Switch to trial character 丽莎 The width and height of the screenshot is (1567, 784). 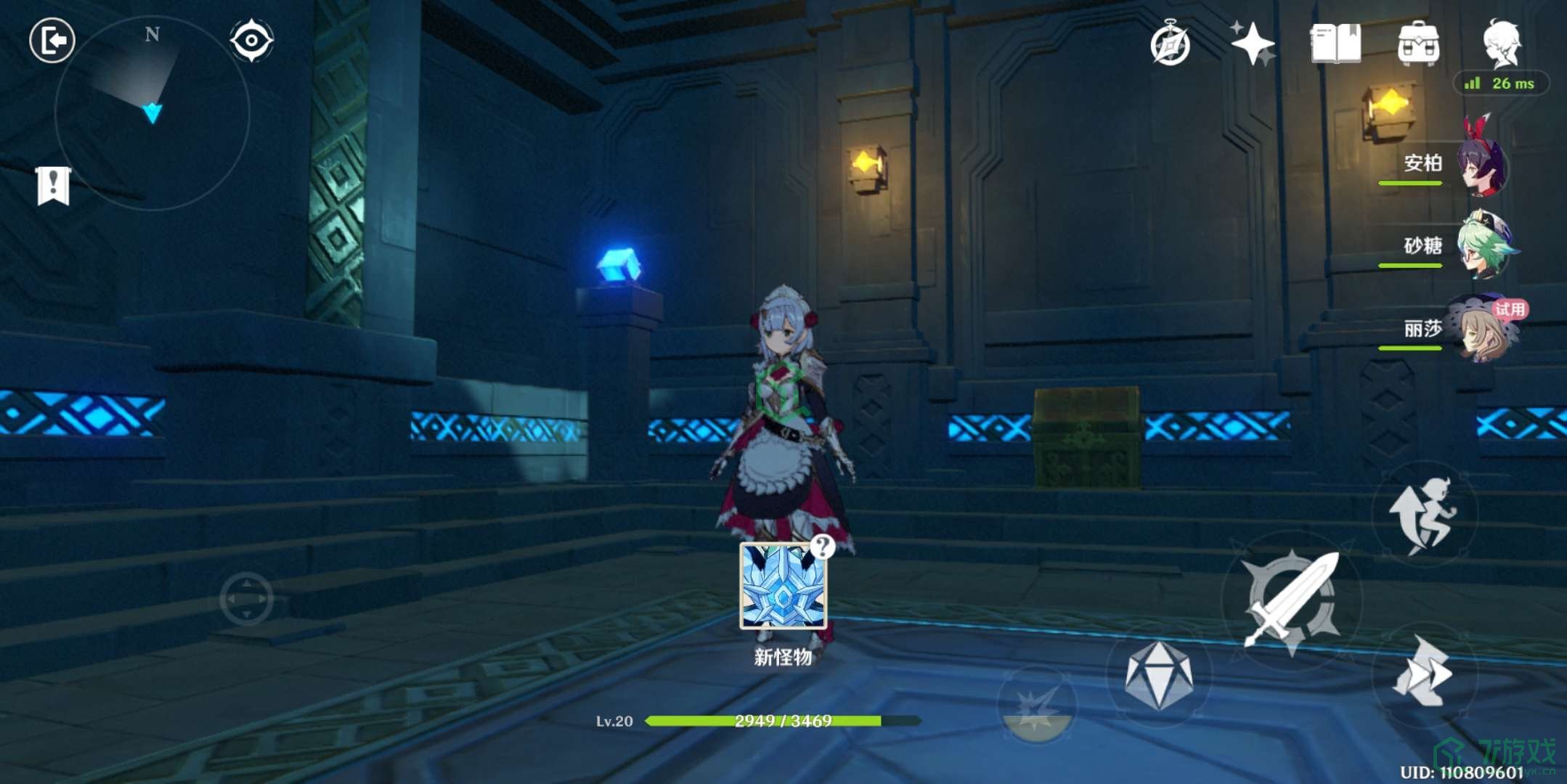click(x=1481, y=329)
